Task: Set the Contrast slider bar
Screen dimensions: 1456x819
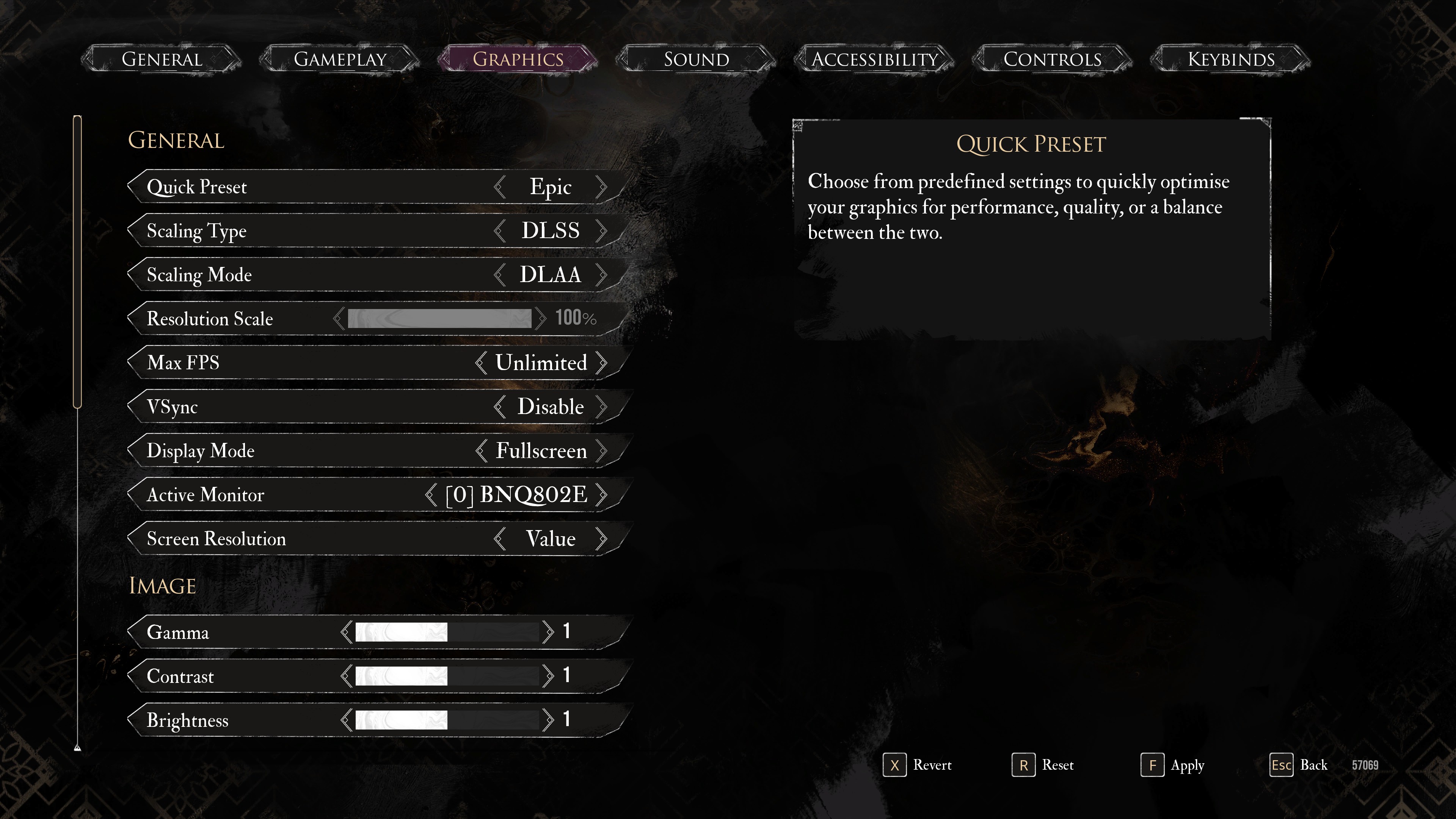Action: (x=447, y=676)
